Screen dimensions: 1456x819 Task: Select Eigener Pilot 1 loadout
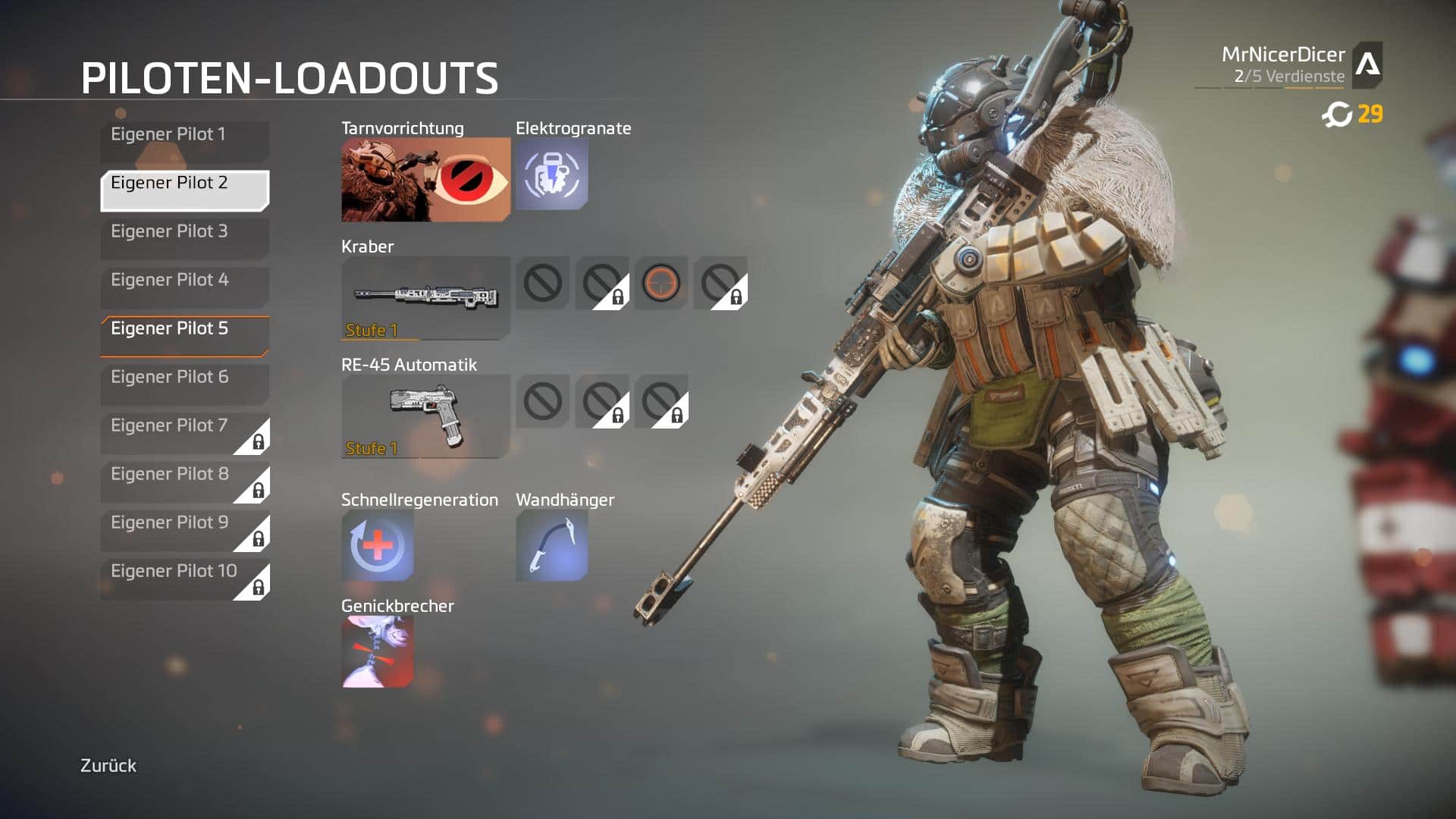[x=184, y=141]
